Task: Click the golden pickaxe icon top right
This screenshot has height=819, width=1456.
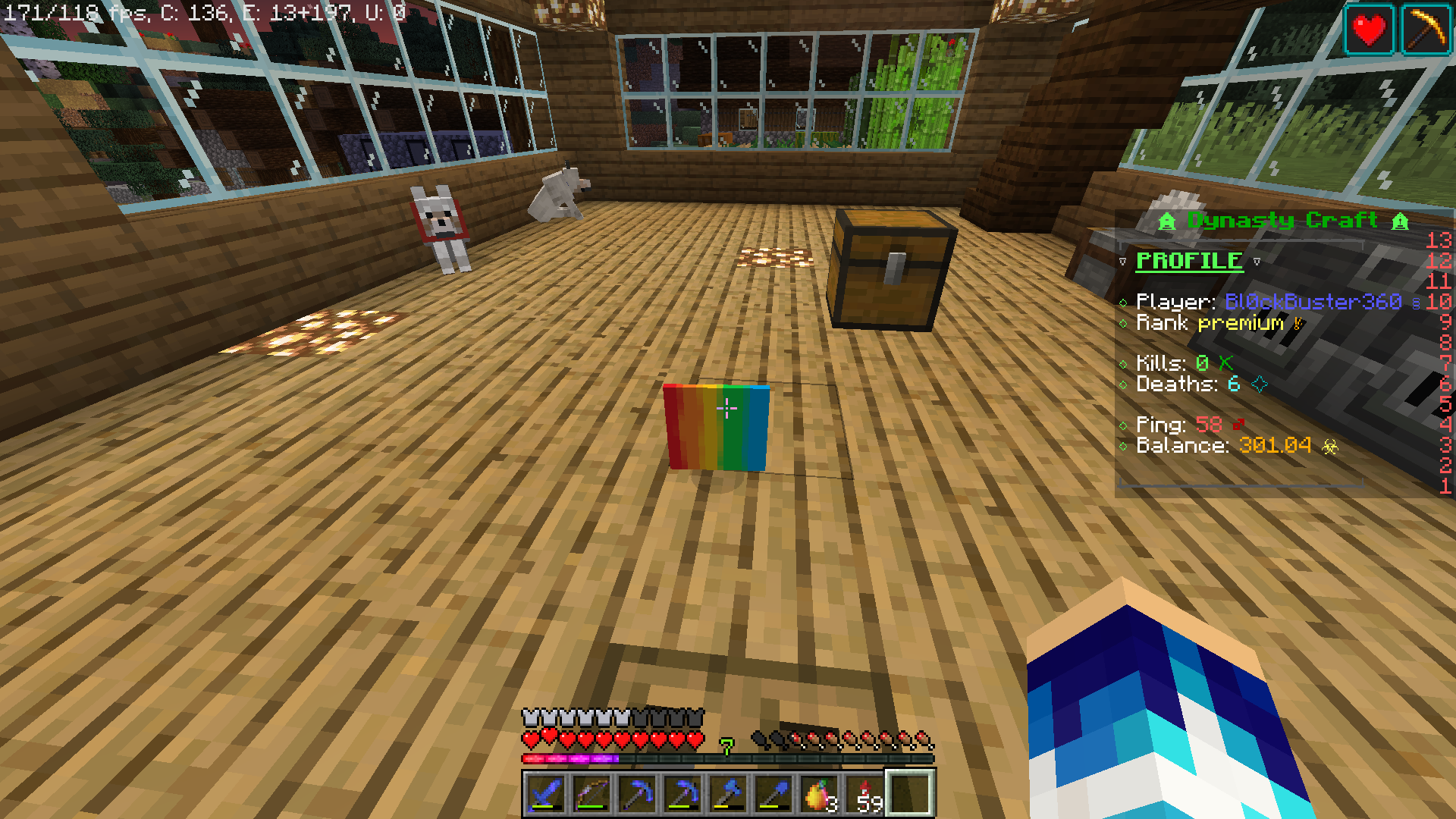Action: [1428, 30]
